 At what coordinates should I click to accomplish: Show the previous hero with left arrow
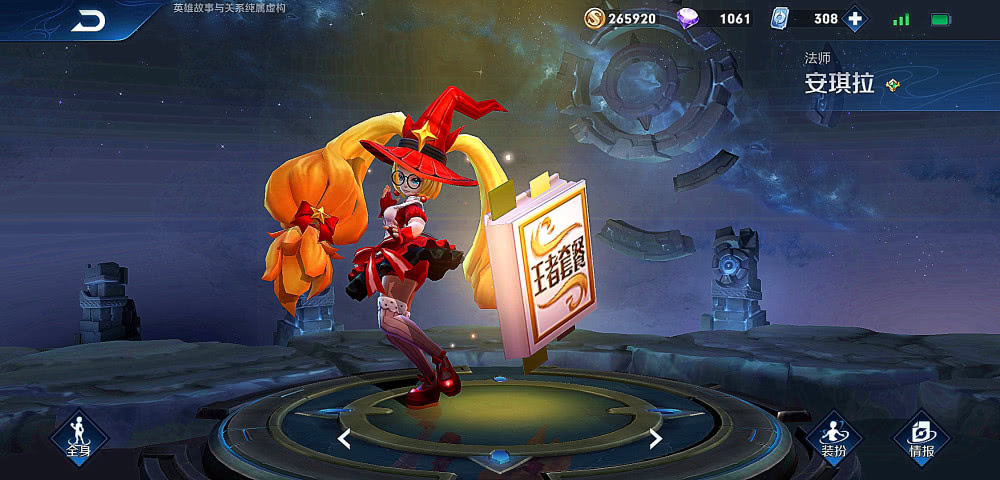[x=344, y=438]
